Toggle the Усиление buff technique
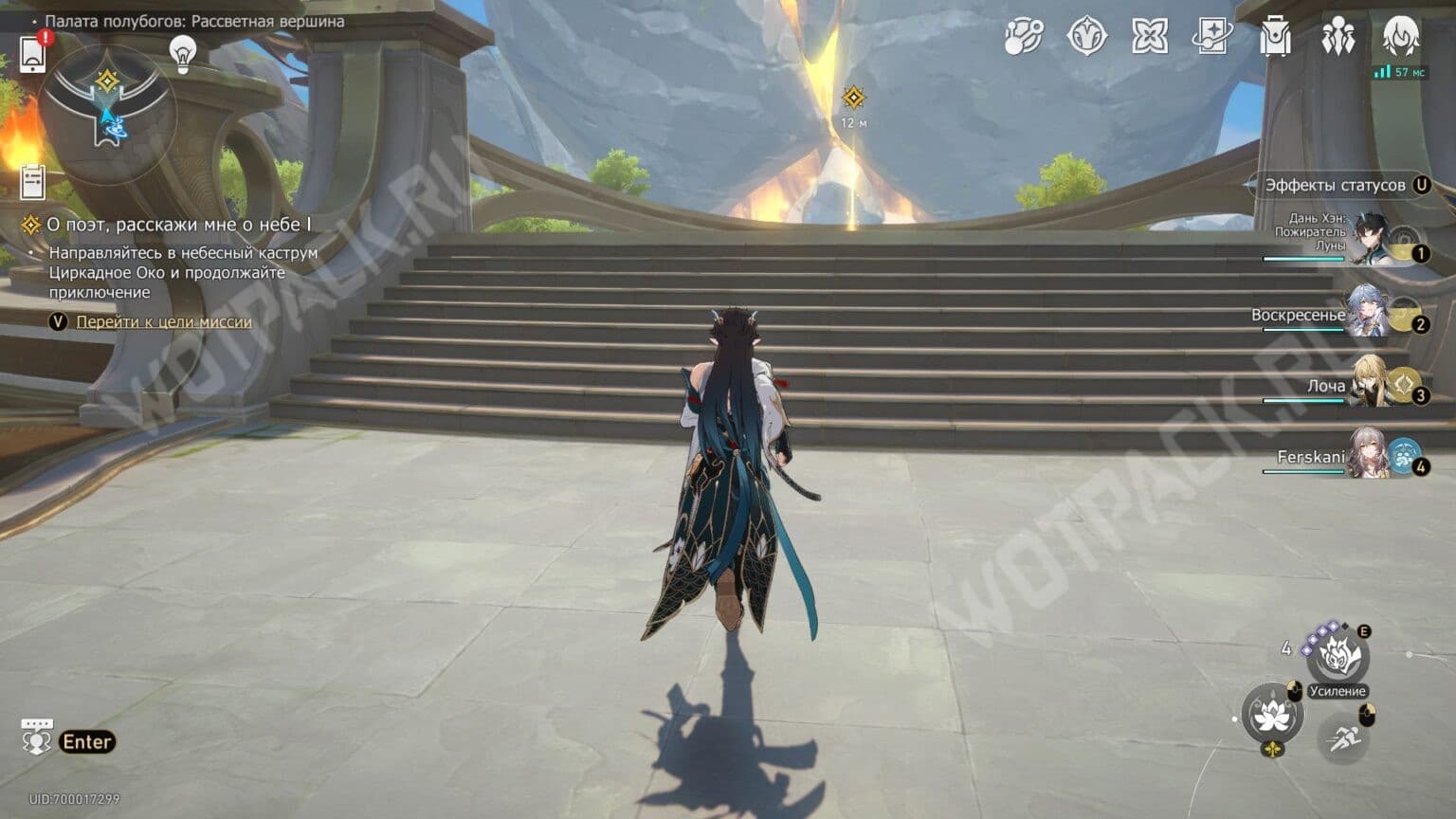 (x=1338, y=654)
